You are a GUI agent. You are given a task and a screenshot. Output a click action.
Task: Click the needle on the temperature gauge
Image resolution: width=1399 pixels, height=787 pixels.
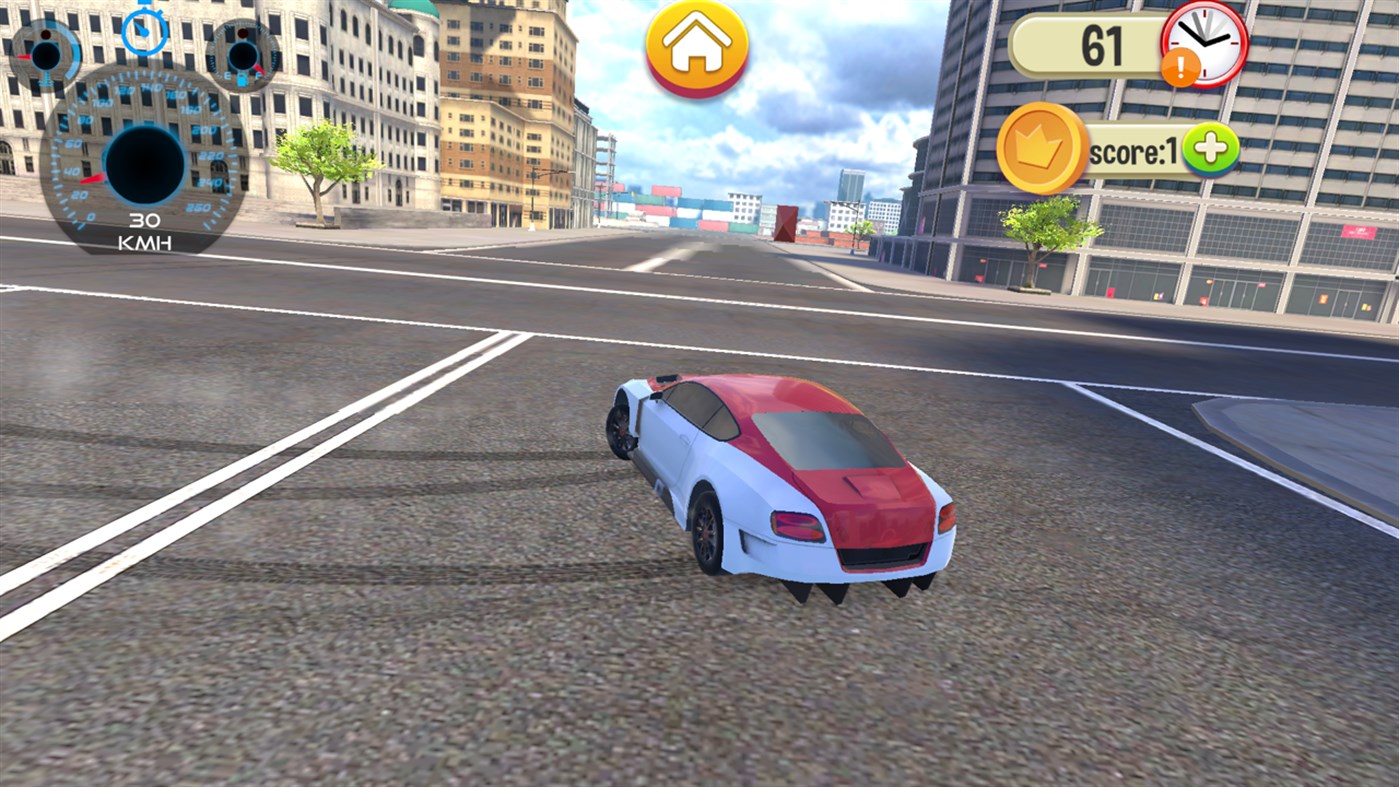point(26,56)
